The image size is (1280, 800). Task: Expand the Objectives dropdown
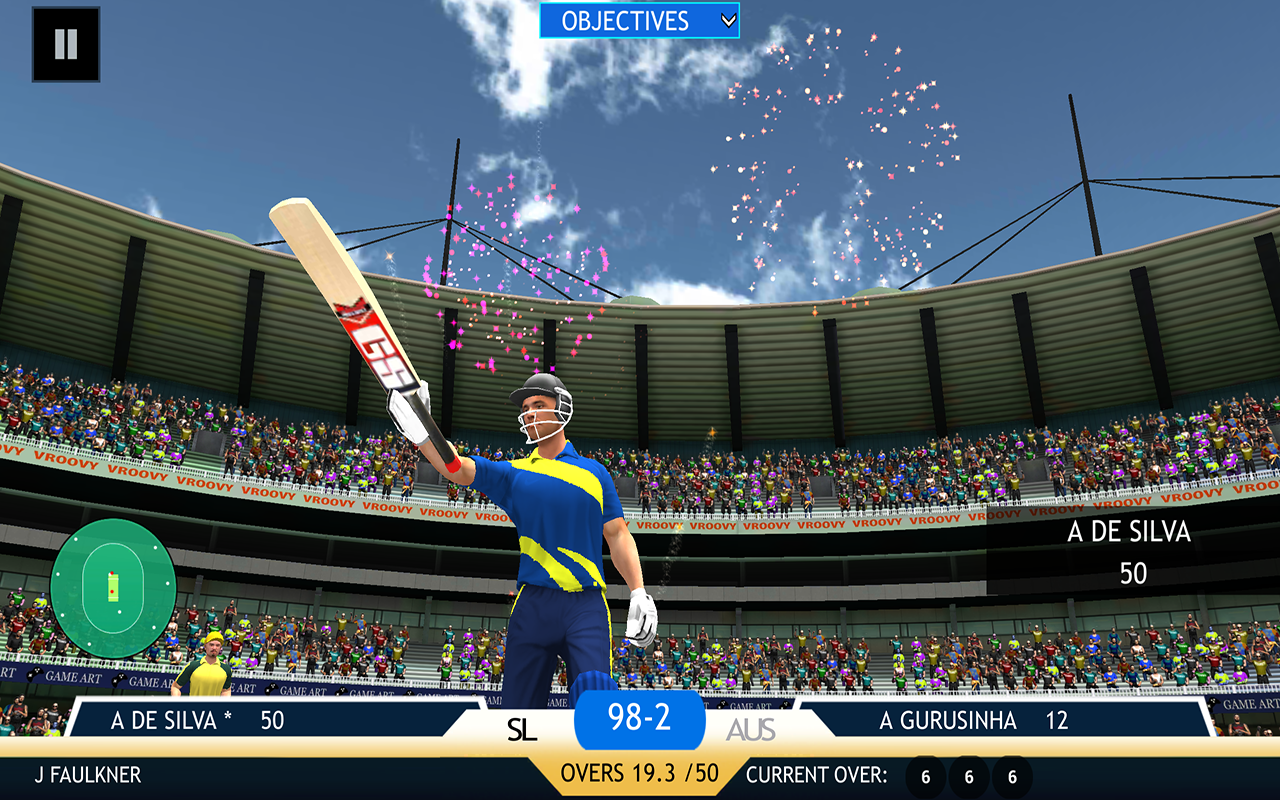[639, 20]
